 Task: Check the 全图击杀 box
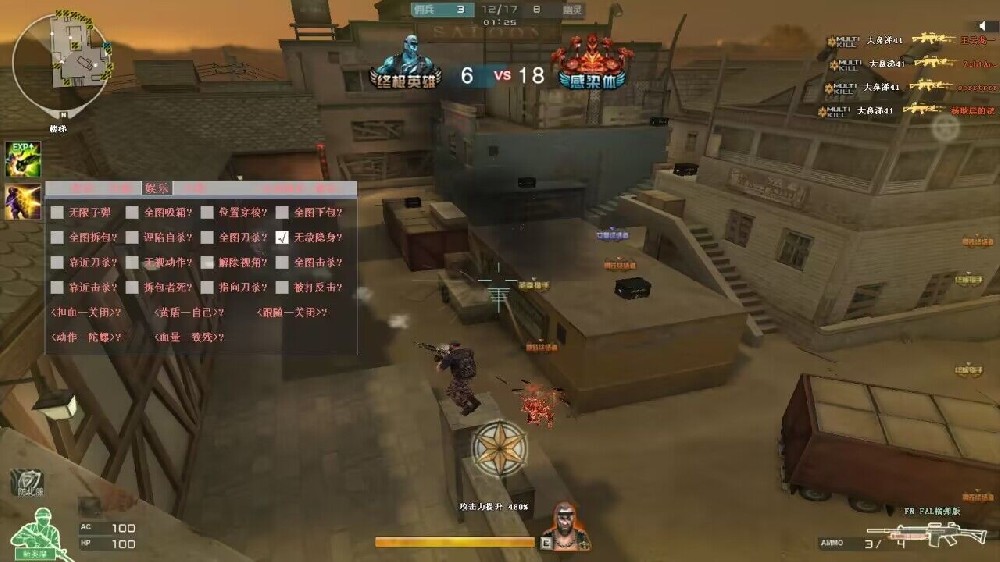283,263
